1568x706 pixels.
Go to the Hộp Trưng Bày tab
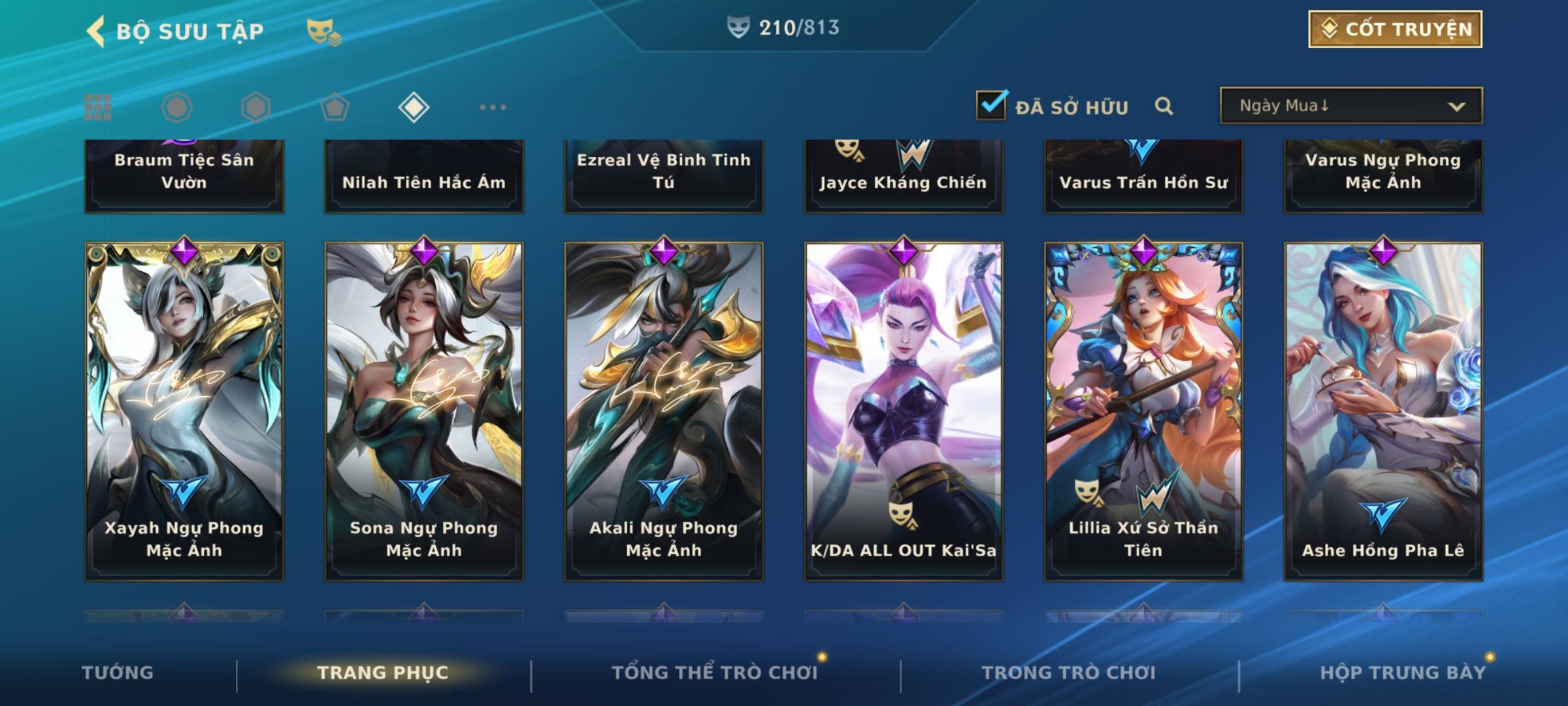[x=1403, y=673]
